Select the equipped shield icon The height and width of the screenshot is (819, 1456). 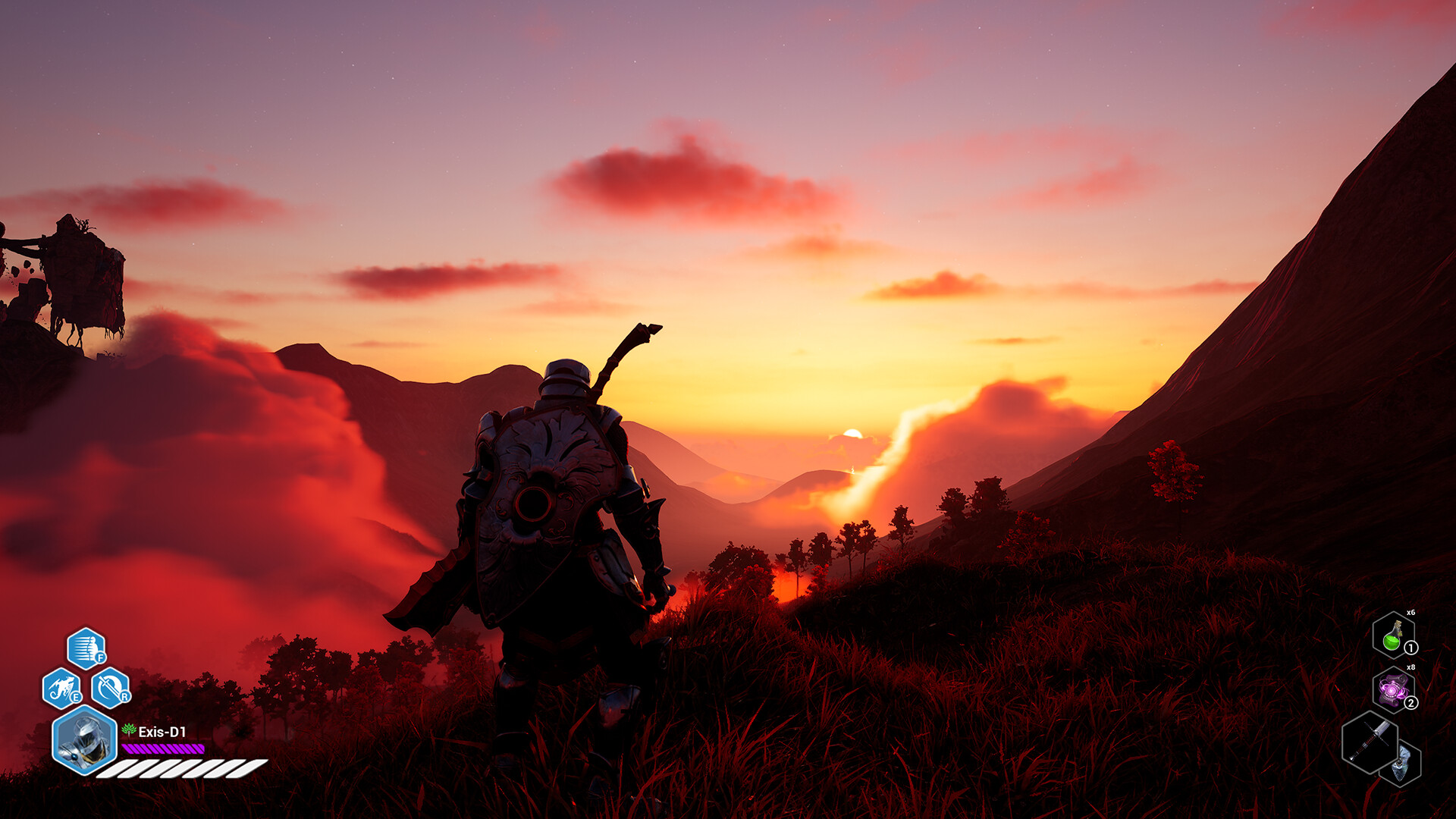click(1401, 762)
